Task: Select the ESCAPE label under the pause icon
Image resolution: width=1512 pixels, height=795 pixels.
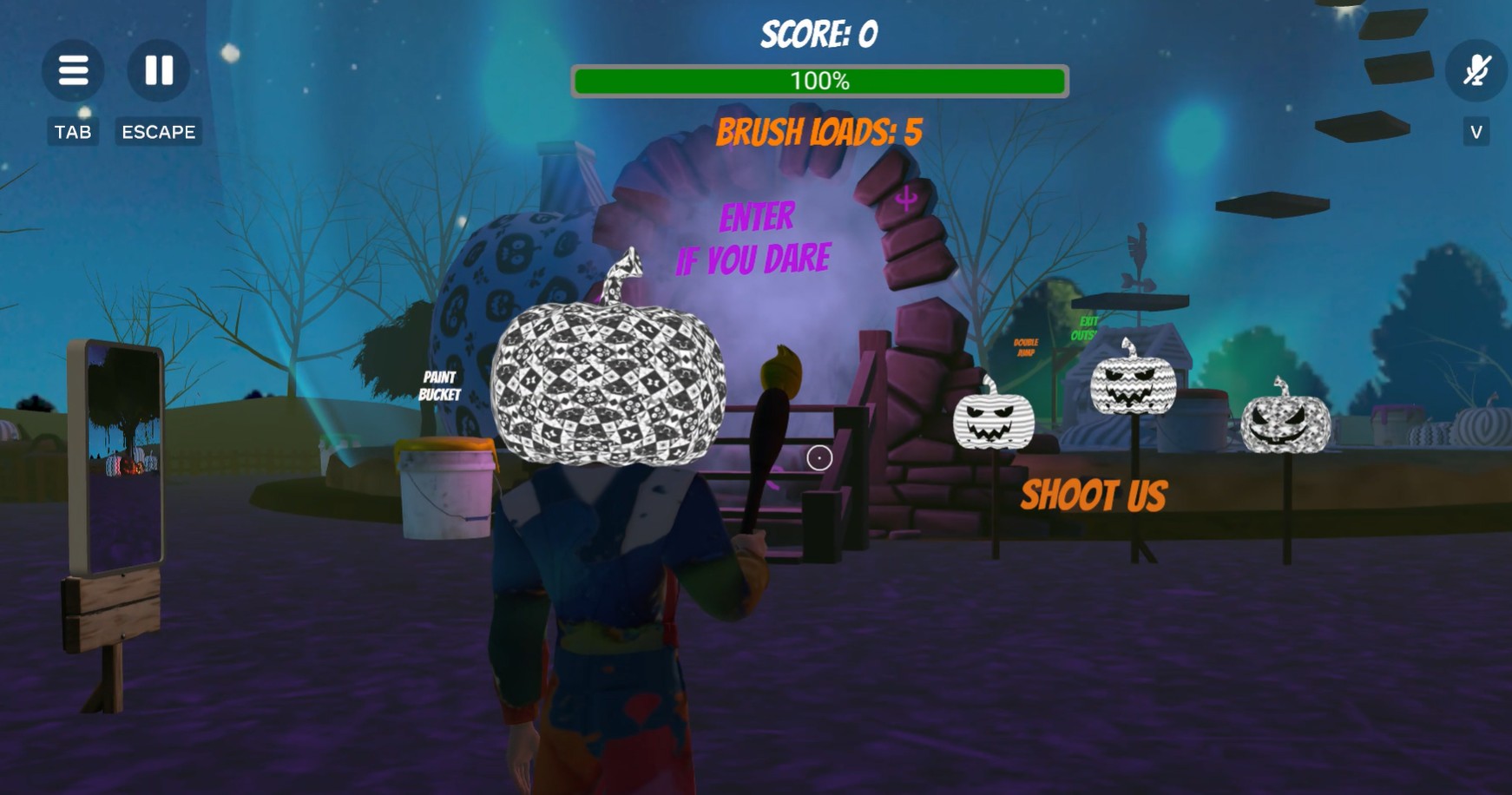Action: pos(158,132)
